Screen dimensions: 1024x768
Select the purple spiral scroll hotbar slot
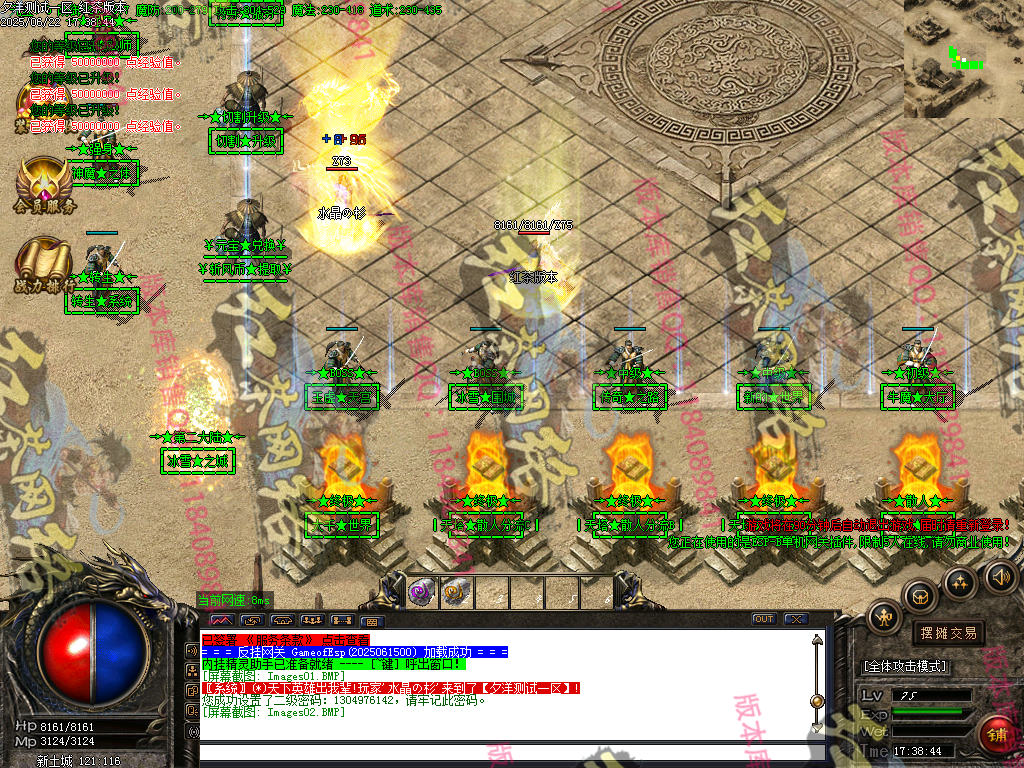(422, 592)
